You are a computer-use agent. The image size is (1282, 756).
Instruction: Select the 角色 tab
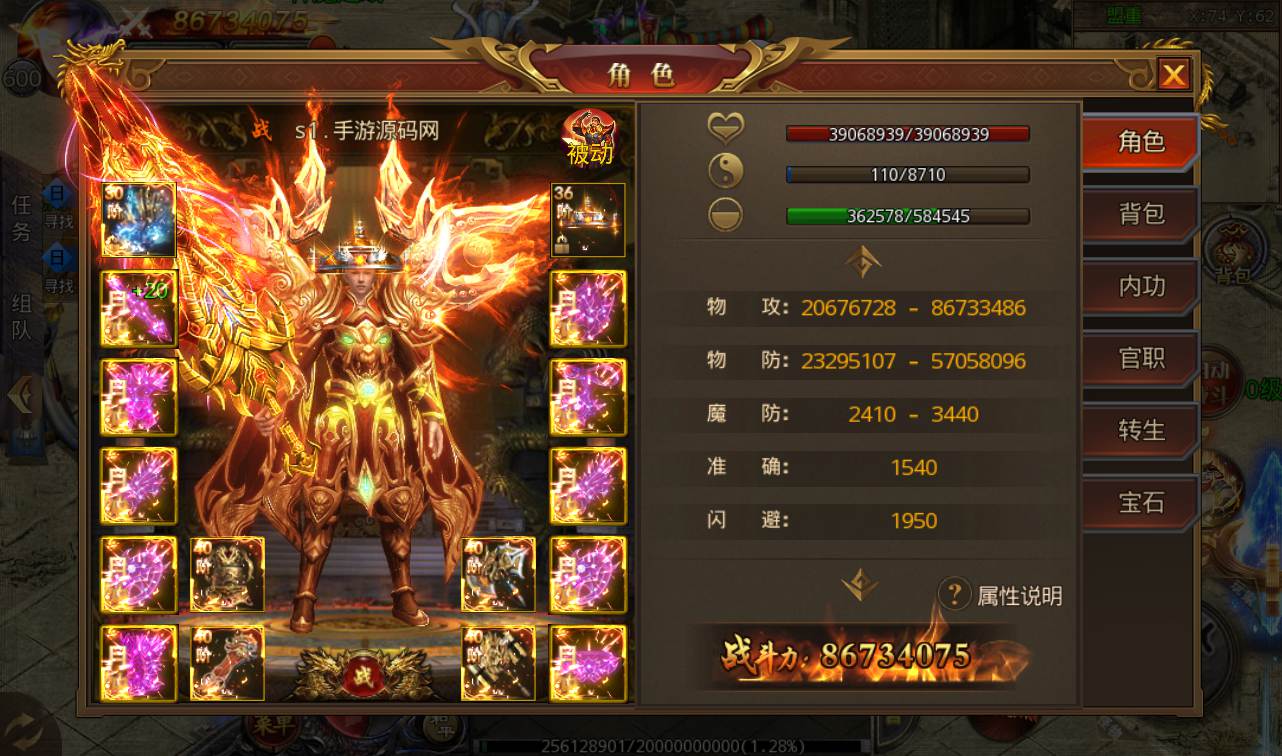(x=1141, y=142)
